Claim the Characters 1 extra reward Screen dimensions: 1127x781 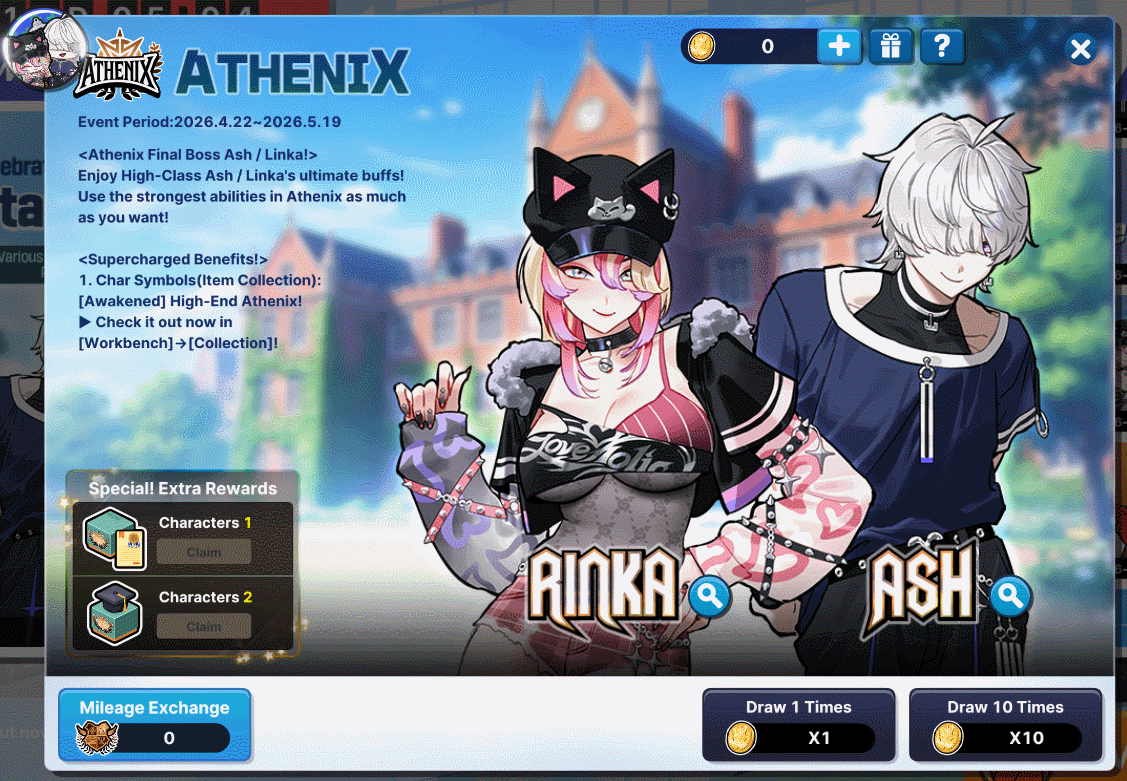click(x=204, y=552)
